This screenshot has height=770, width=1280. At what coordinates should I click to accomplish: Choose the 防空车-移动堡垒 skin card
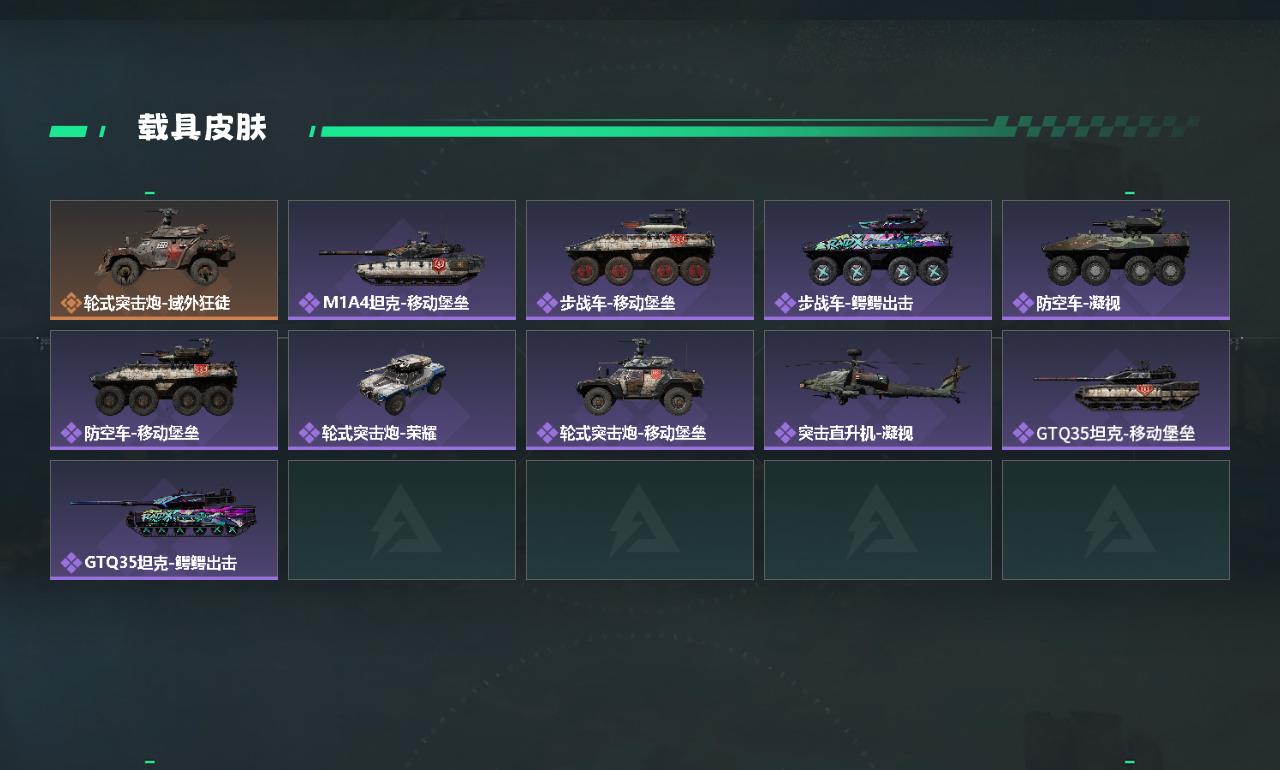164,389
